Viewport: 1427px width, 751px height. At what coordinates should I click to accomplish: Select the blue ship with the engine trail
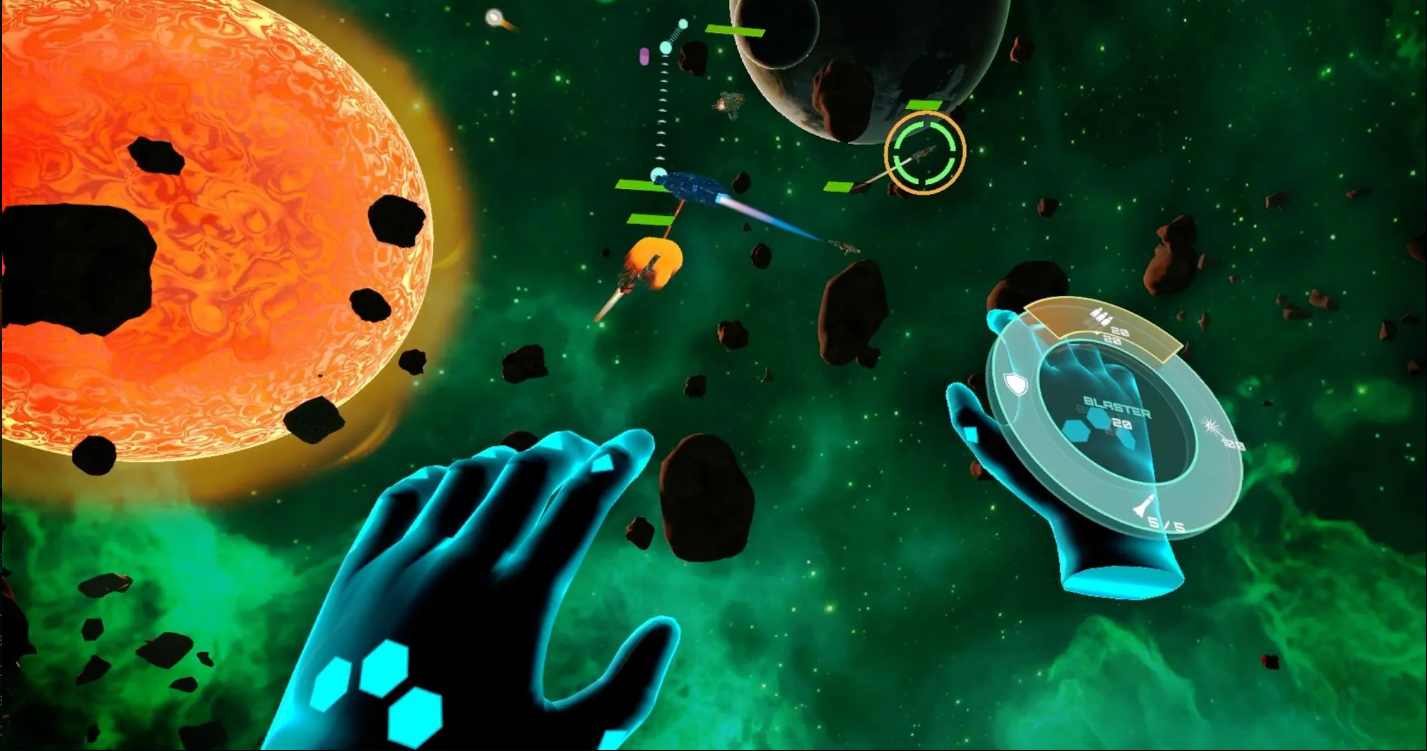coord(690,185)
